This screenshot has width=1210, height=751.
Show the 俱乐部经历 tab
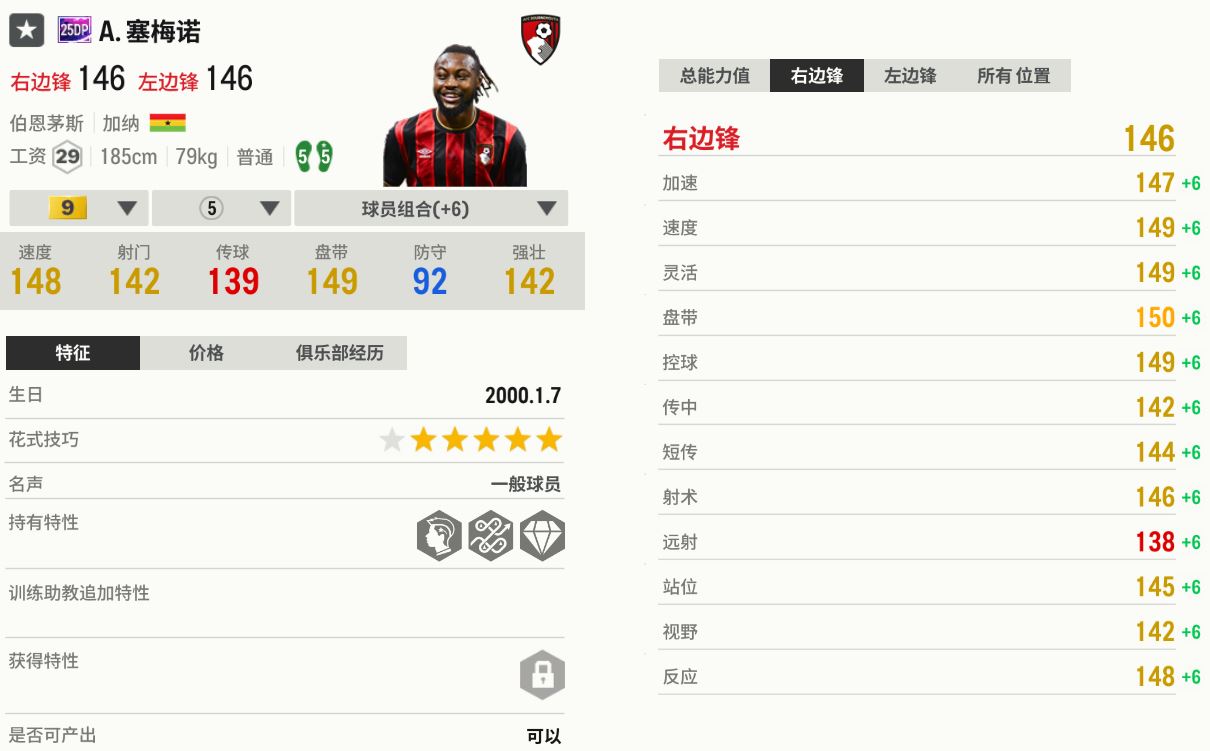pyautogui.click(x=339, y=353)
